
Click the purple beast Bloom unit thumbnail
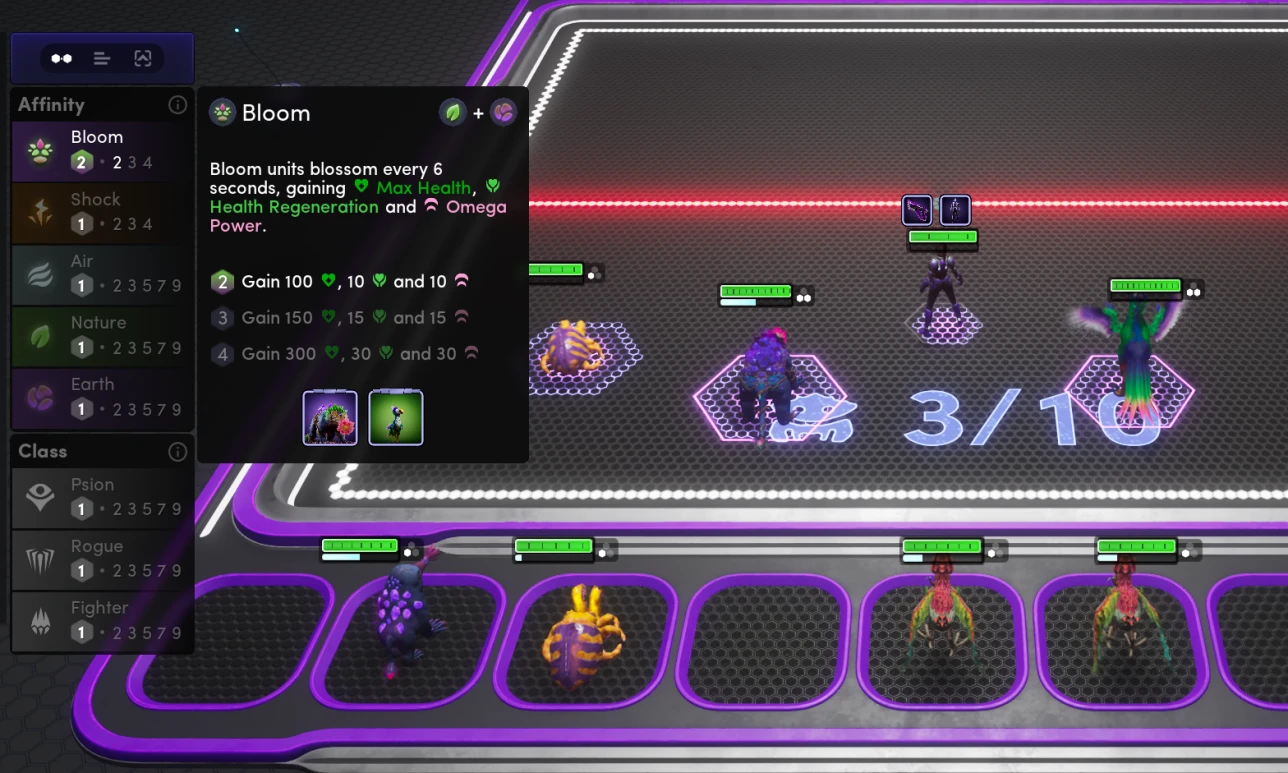330,418
